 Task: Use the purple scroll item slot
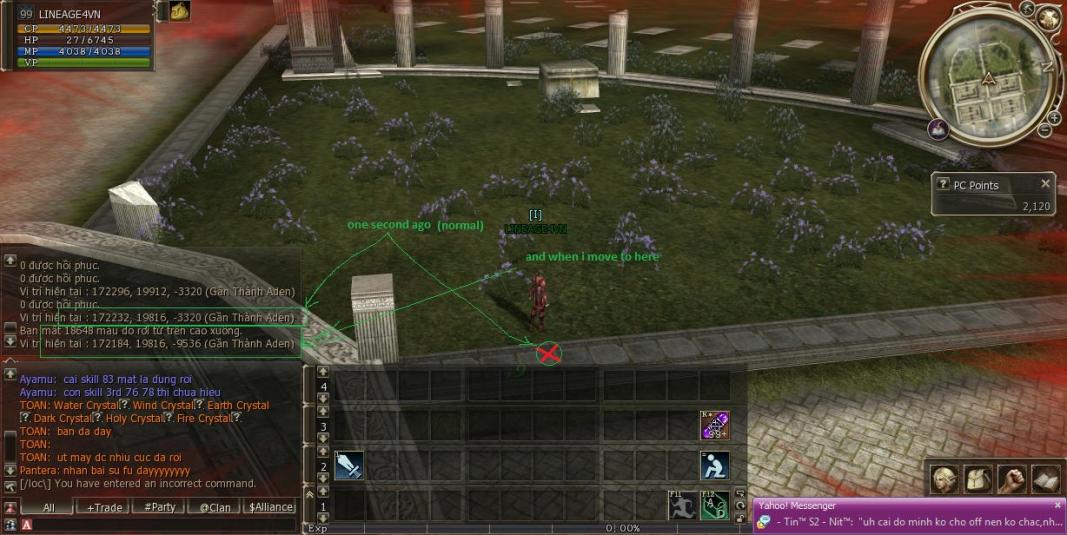coord(714,426)
